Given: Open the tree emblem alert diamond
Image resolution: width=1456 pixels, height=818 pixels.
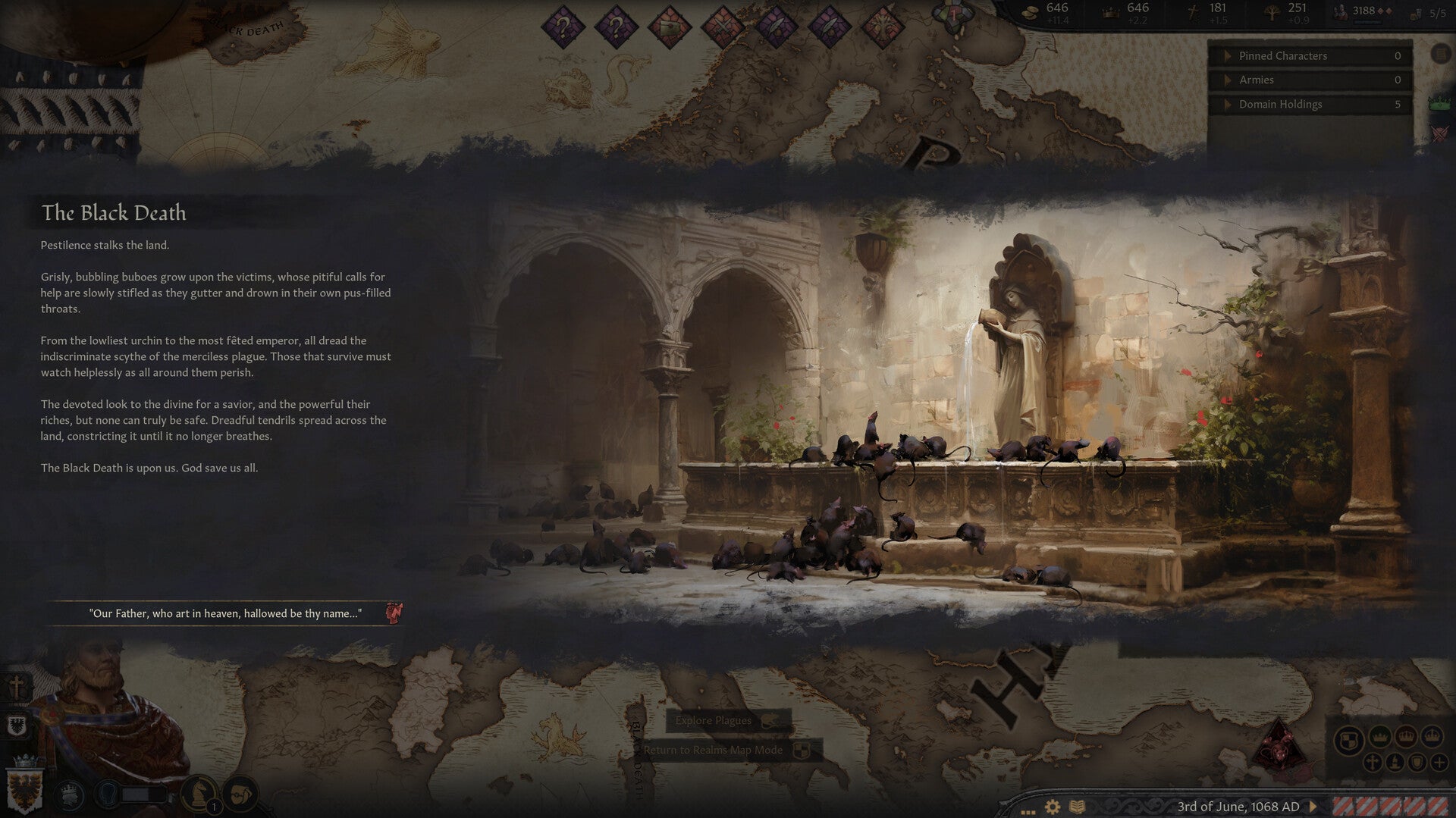Looking at the screenshot, I should 883,27.
